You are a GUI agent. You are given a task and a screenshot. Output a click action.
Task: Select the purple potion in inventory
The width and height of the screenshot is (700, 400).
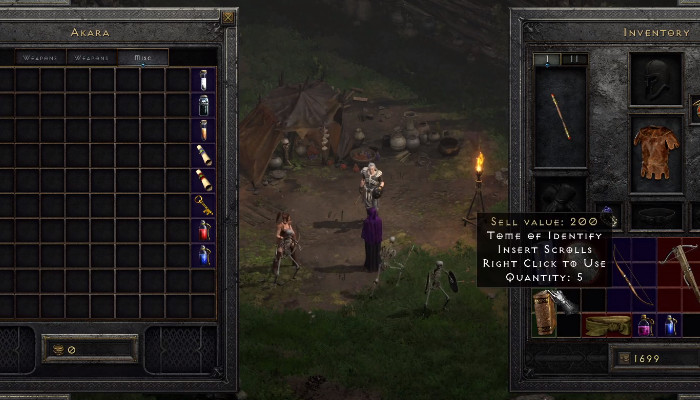[x=644, y=324]
